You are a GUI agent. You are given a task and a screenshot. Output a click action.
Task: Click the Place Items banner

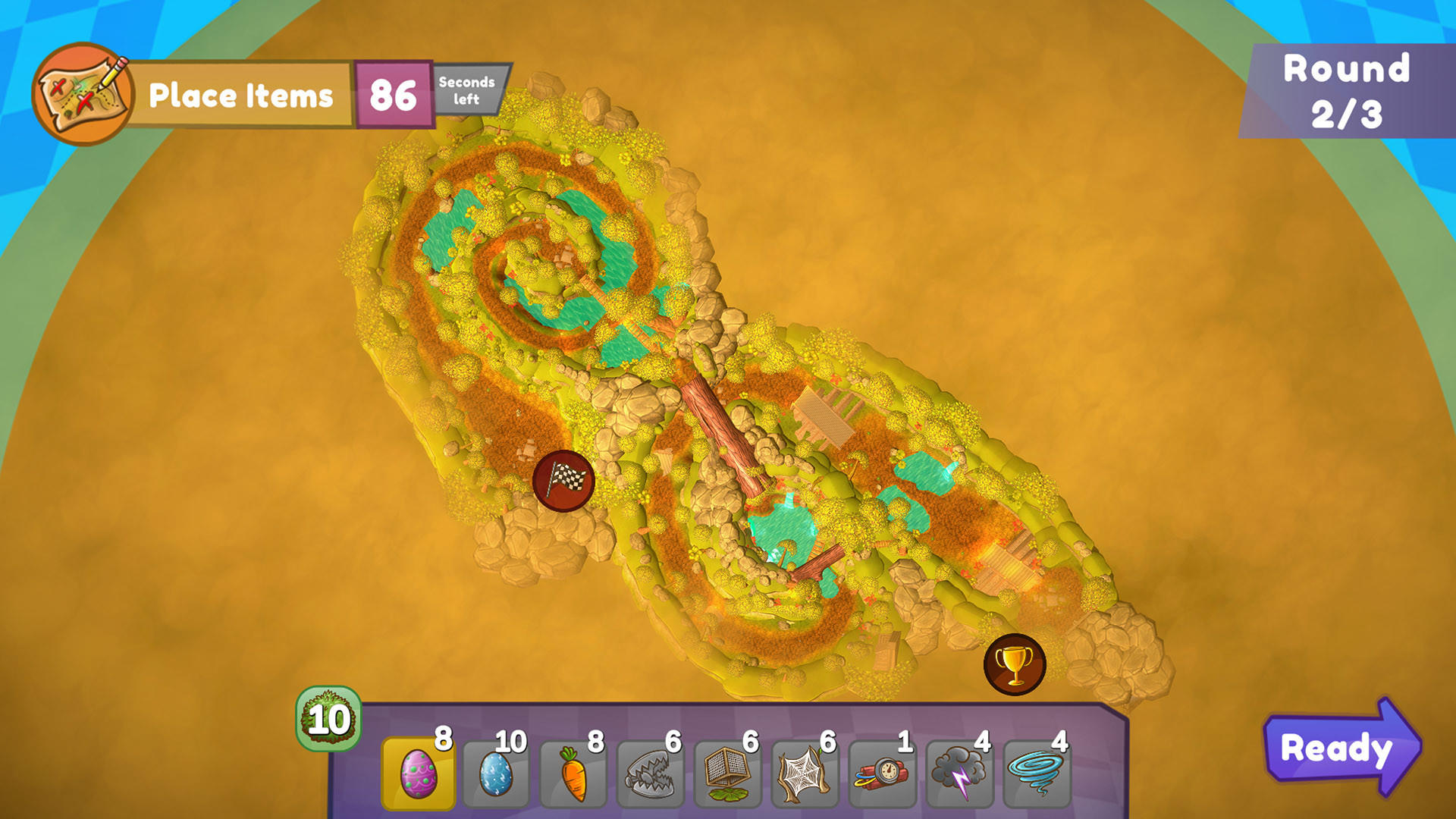click(x=243, y=95)
